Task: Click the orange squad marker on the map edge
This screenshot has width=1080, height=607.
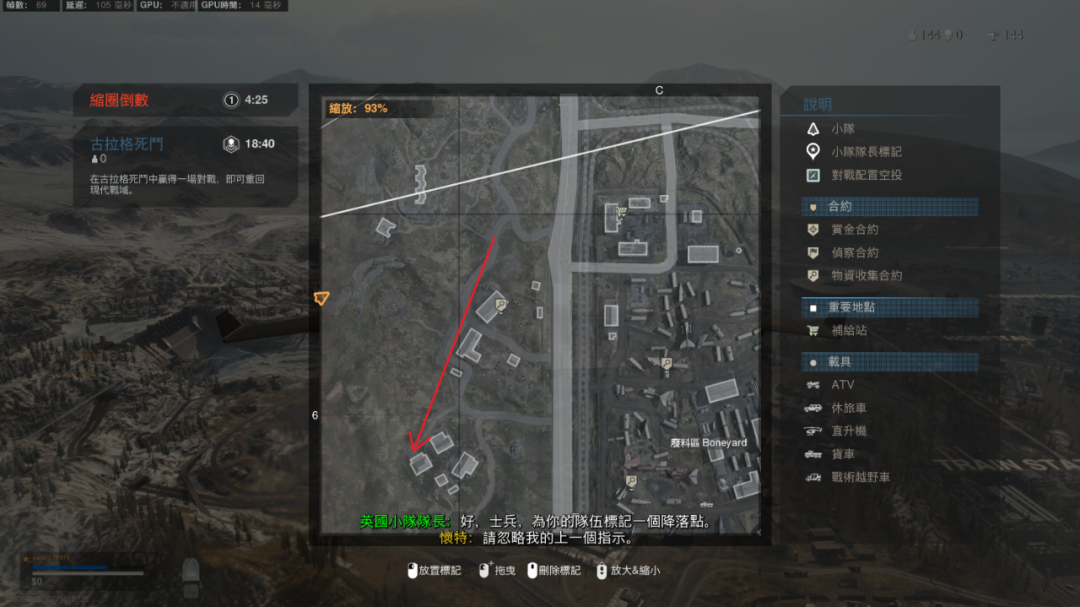Action: click(x=320, y=298)
